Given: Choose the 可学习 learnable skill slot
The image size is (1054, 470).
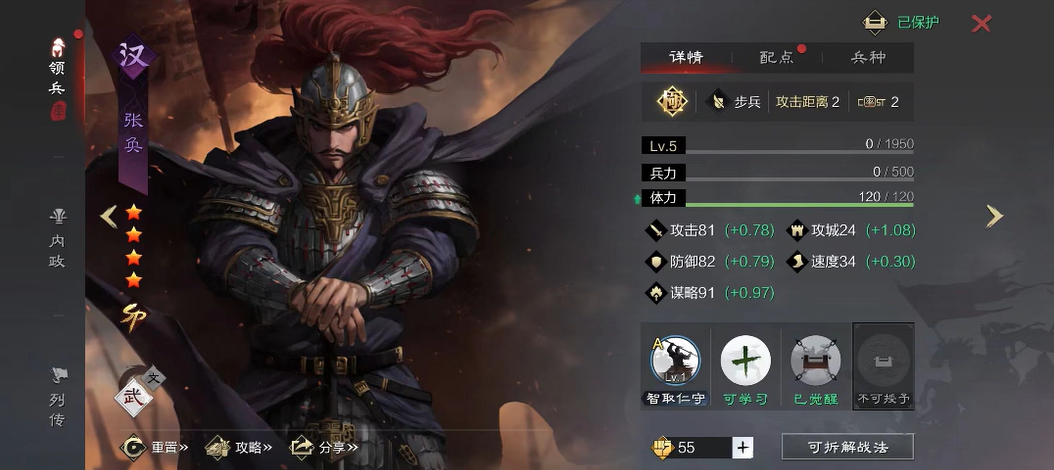Looking at the screenshot, I should [x=745, y=365].
